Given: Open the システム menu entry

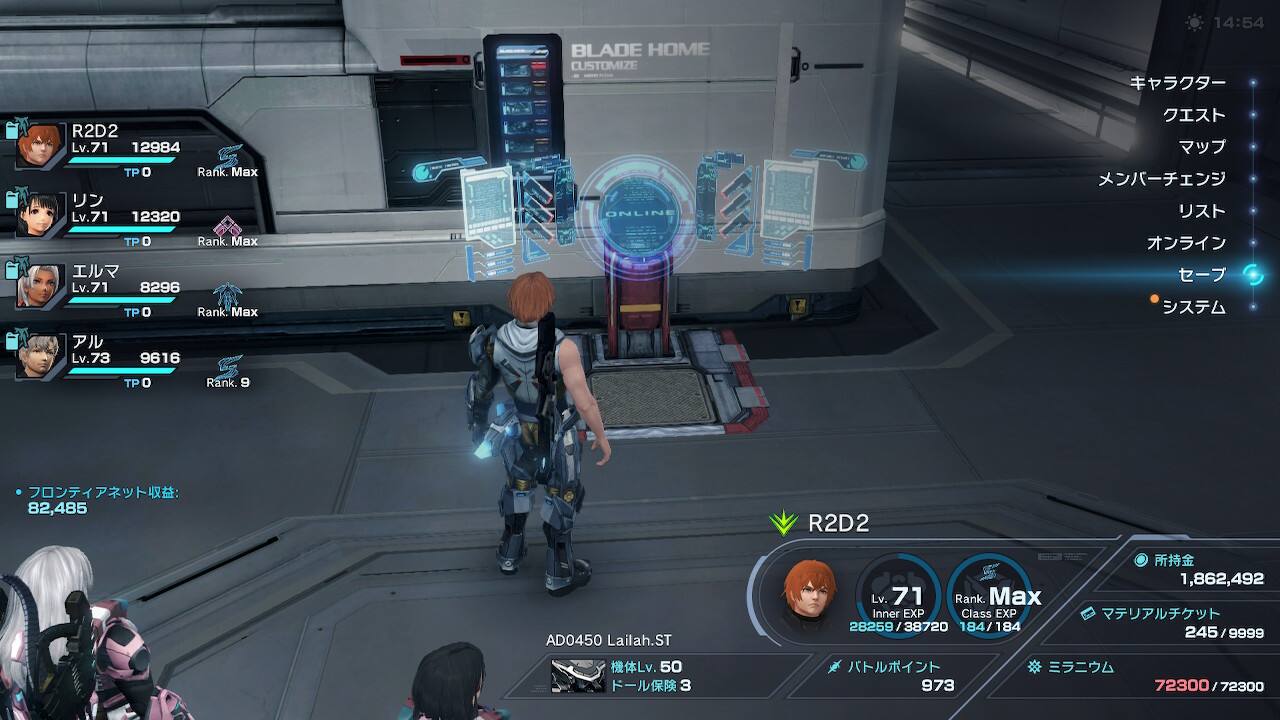Looking at the screenshot, I should point(1193,307).
